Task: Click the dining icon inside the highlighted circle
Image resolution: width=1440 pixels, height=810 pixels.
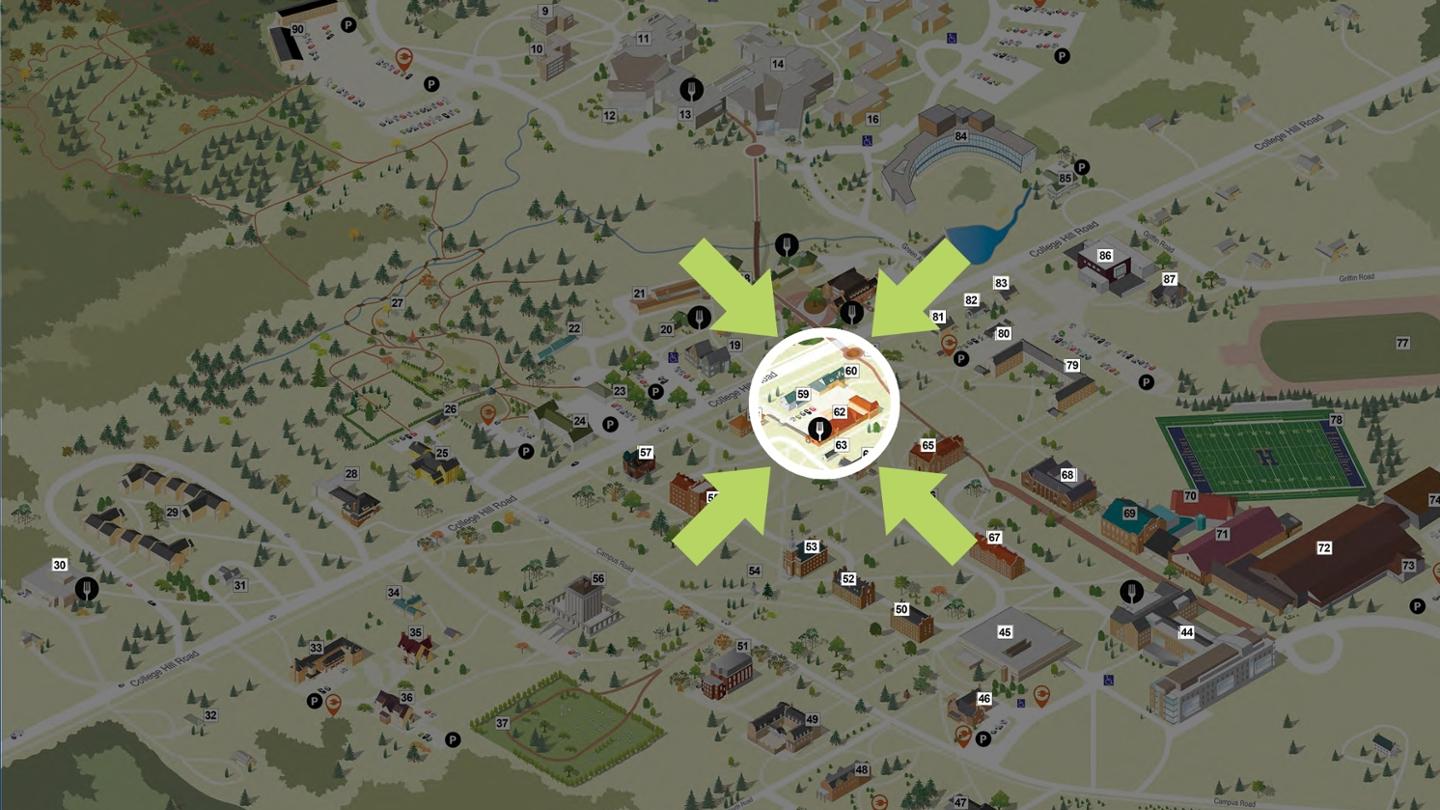Action: click(x=819, y=430)
